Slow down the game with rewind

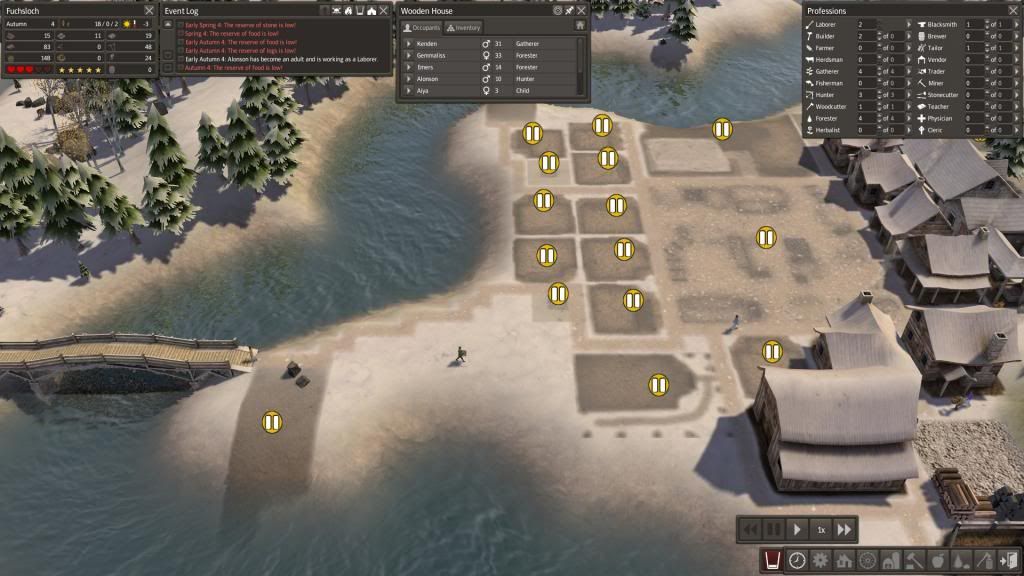pos(750,529)
